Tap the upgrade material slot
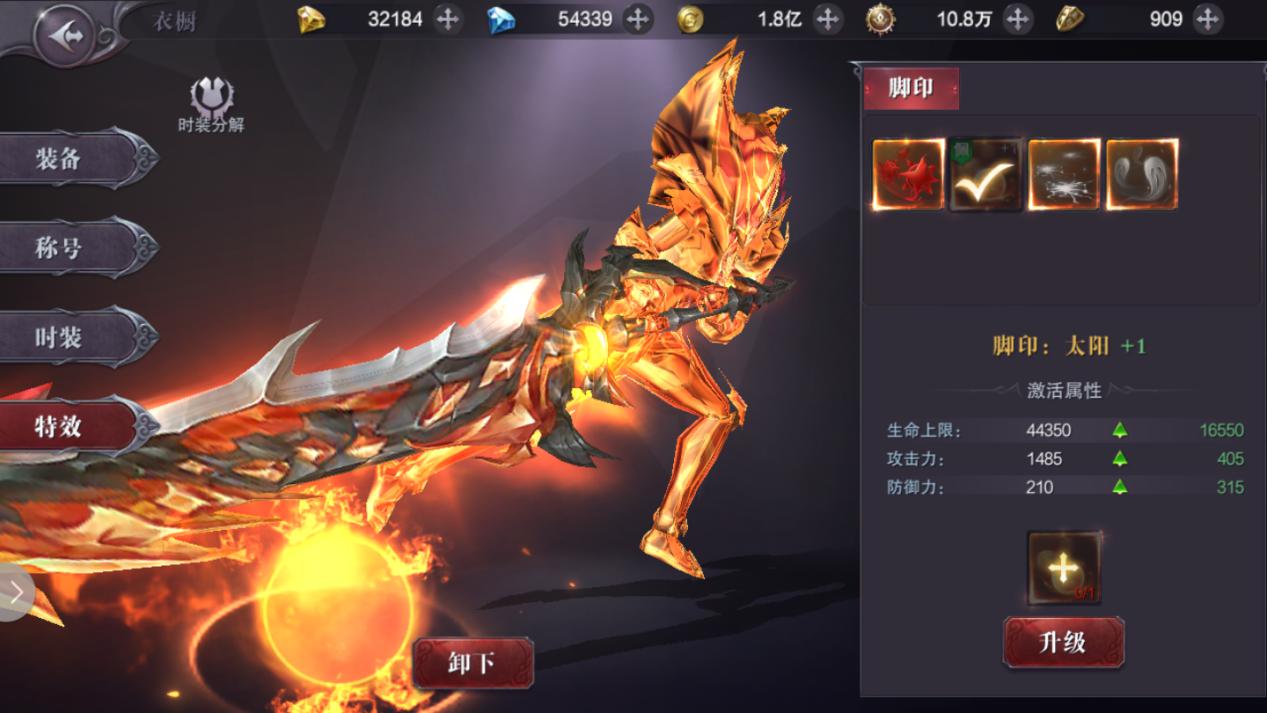This screenshot has height=713, width=1267. (1064, 568)
